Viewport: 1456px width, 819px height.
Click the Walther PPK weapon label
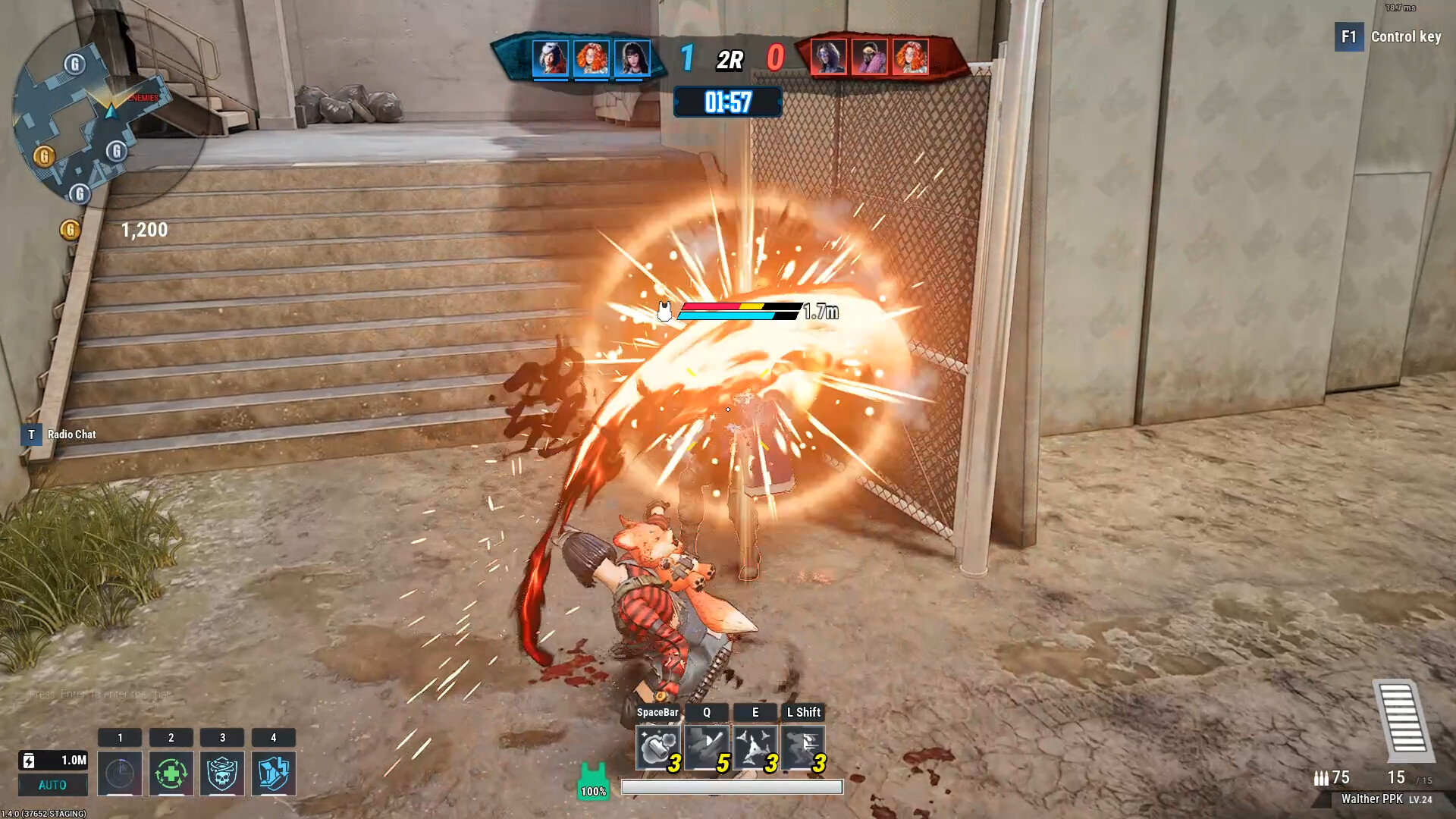coord(1371,799)
